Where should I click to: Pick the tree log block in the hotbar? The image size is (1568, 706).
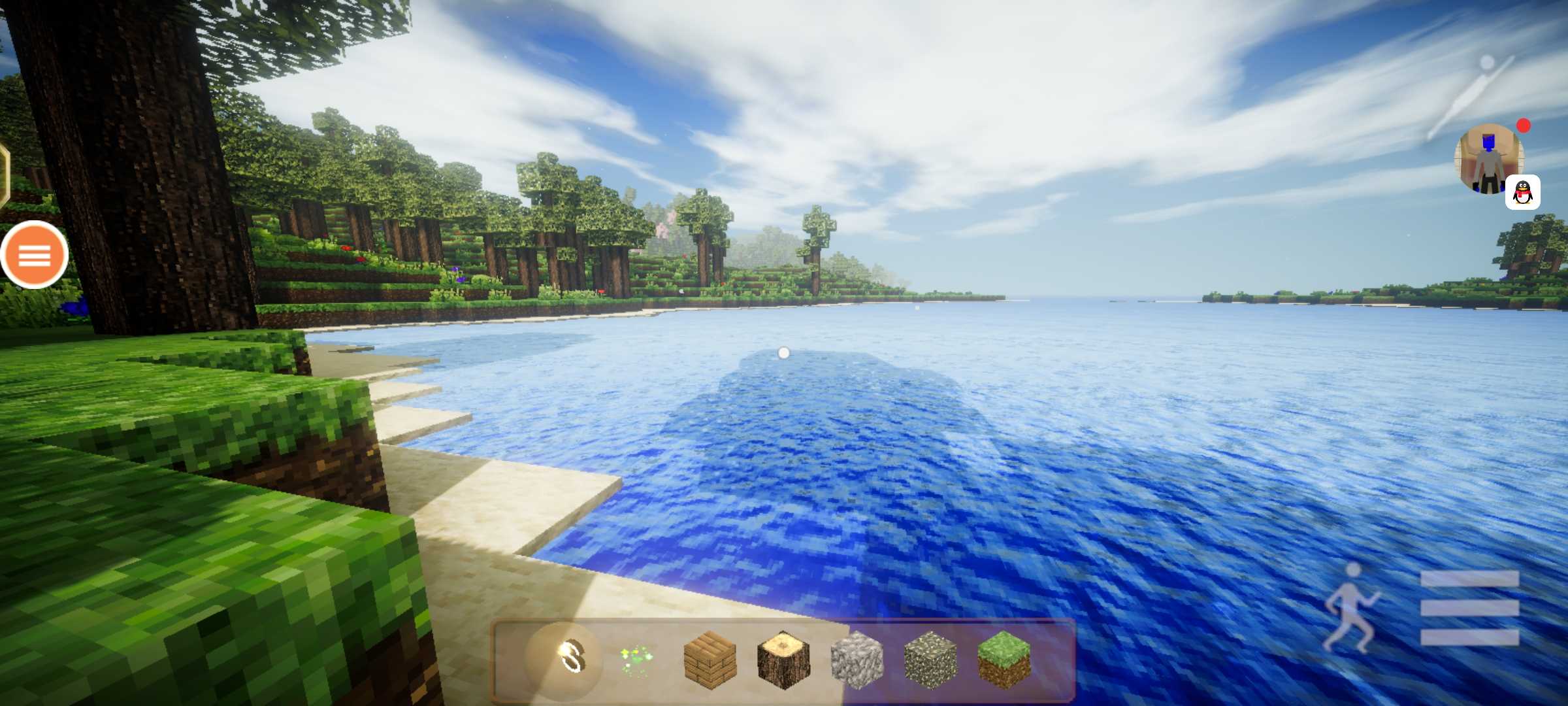pos(783,659)
